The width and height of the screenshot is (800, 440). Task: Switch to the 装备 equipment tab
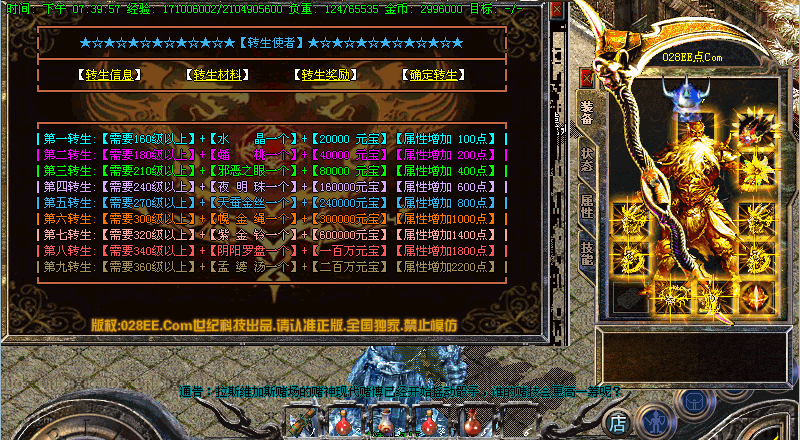point(587,113)
